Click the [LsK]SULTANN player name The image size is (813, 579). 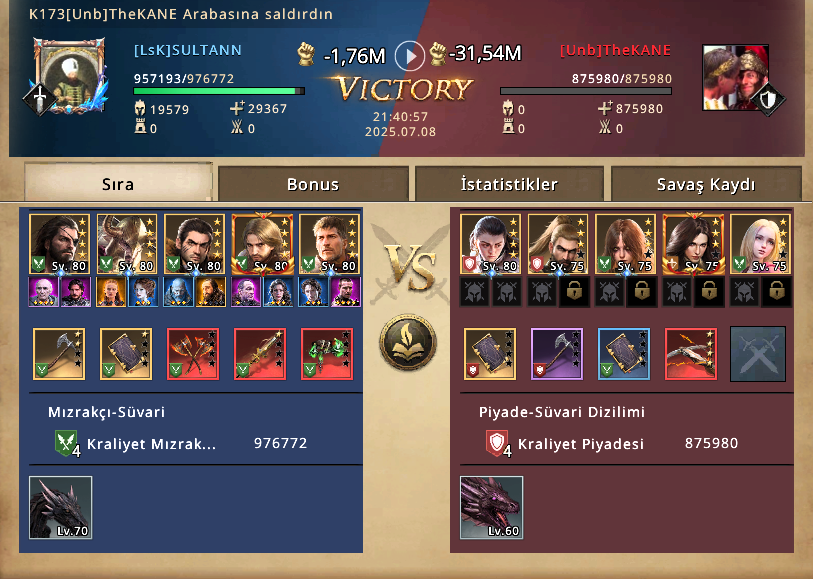[188, 50]
